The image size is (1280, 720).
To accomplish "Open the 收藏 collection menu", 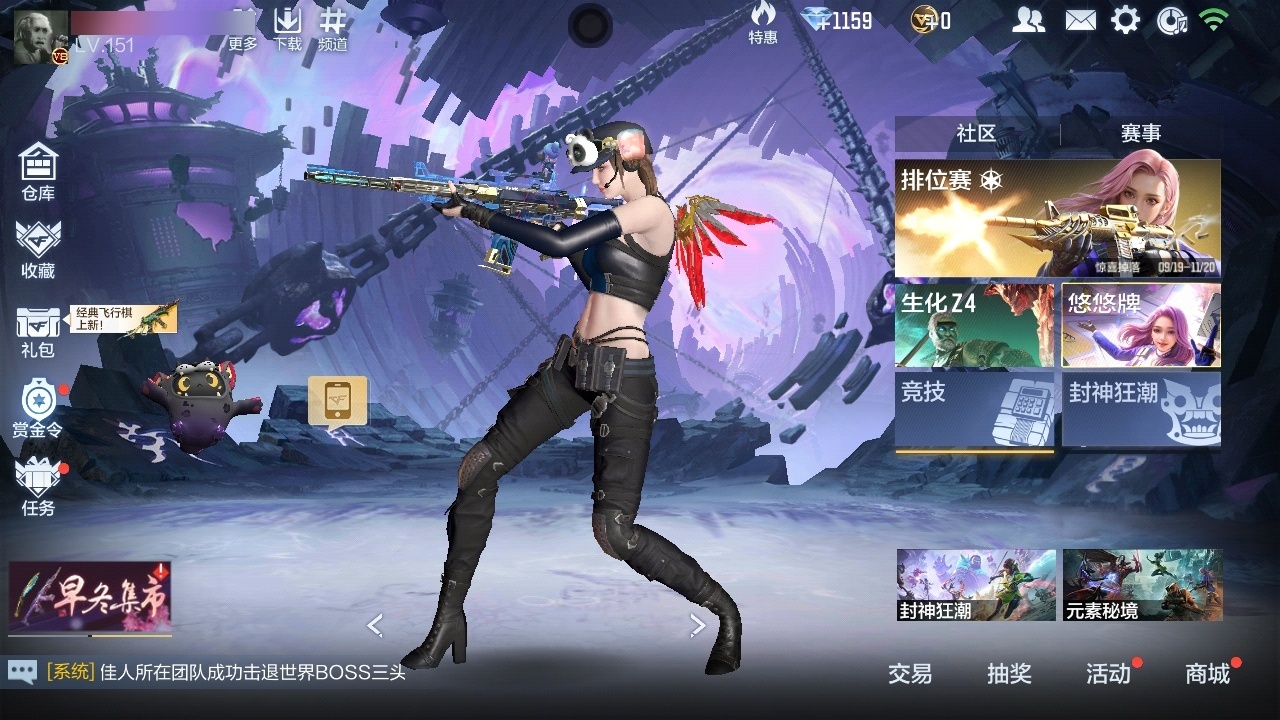I will 38,249.
